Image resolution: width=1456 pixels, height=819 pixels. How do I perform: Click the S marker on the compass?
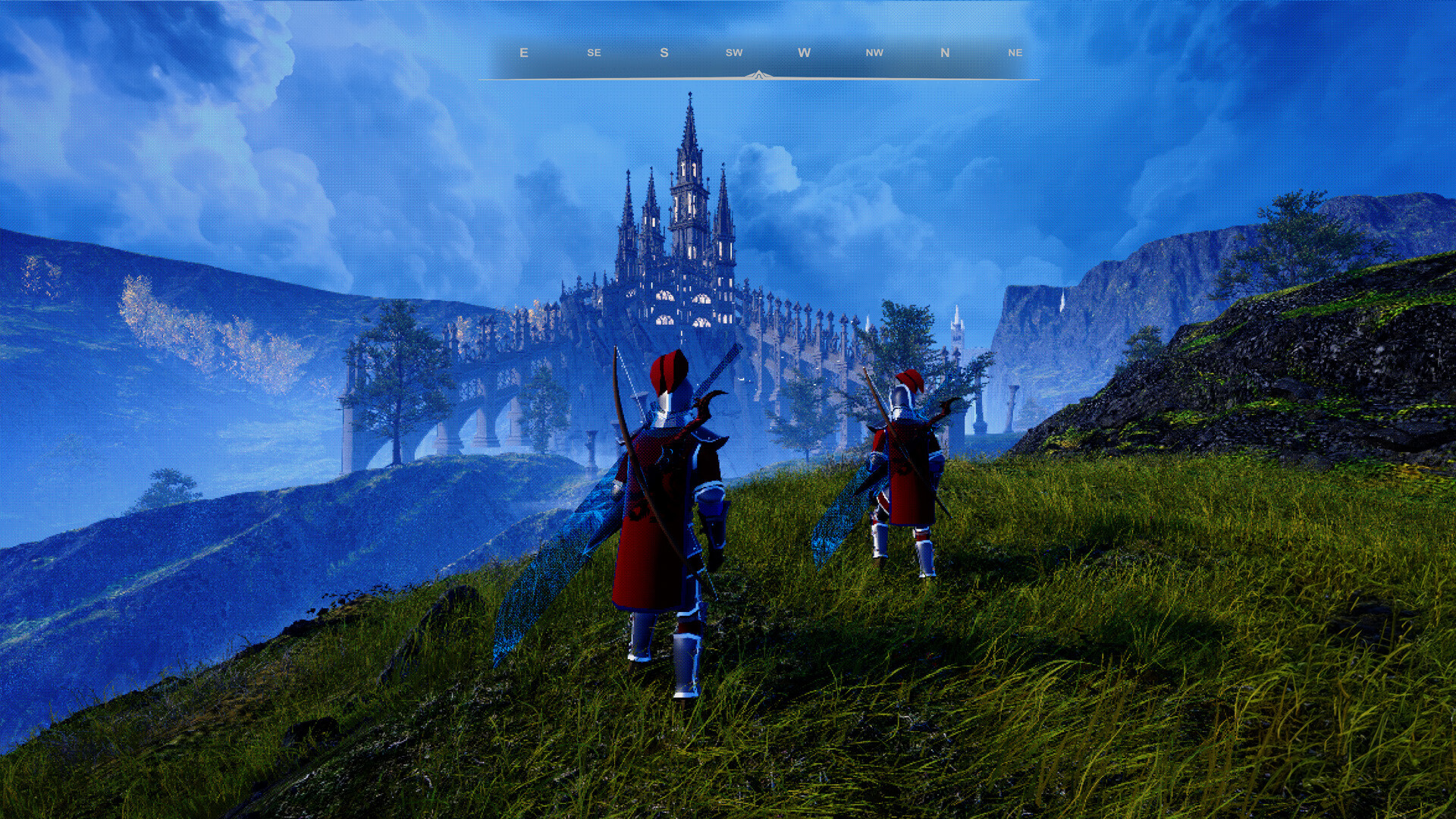click(x=664, y=53)
